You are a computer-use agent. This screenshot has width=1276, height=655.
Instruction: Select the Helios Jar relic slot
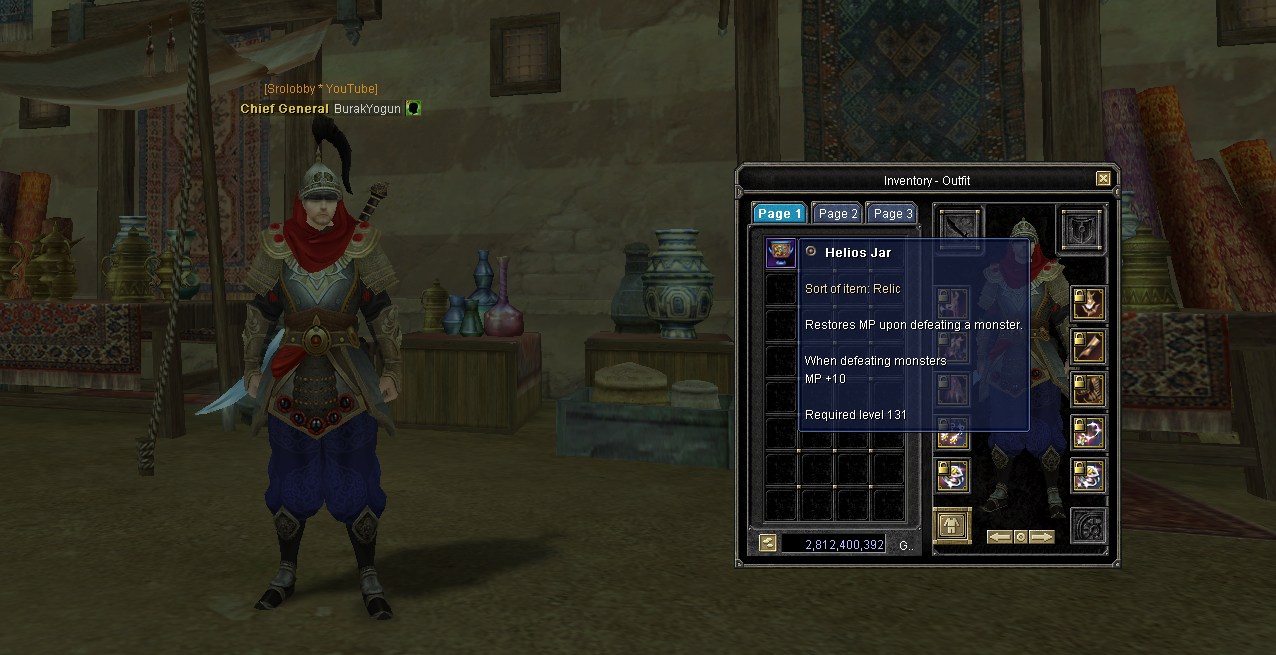(x=780, y=253)
